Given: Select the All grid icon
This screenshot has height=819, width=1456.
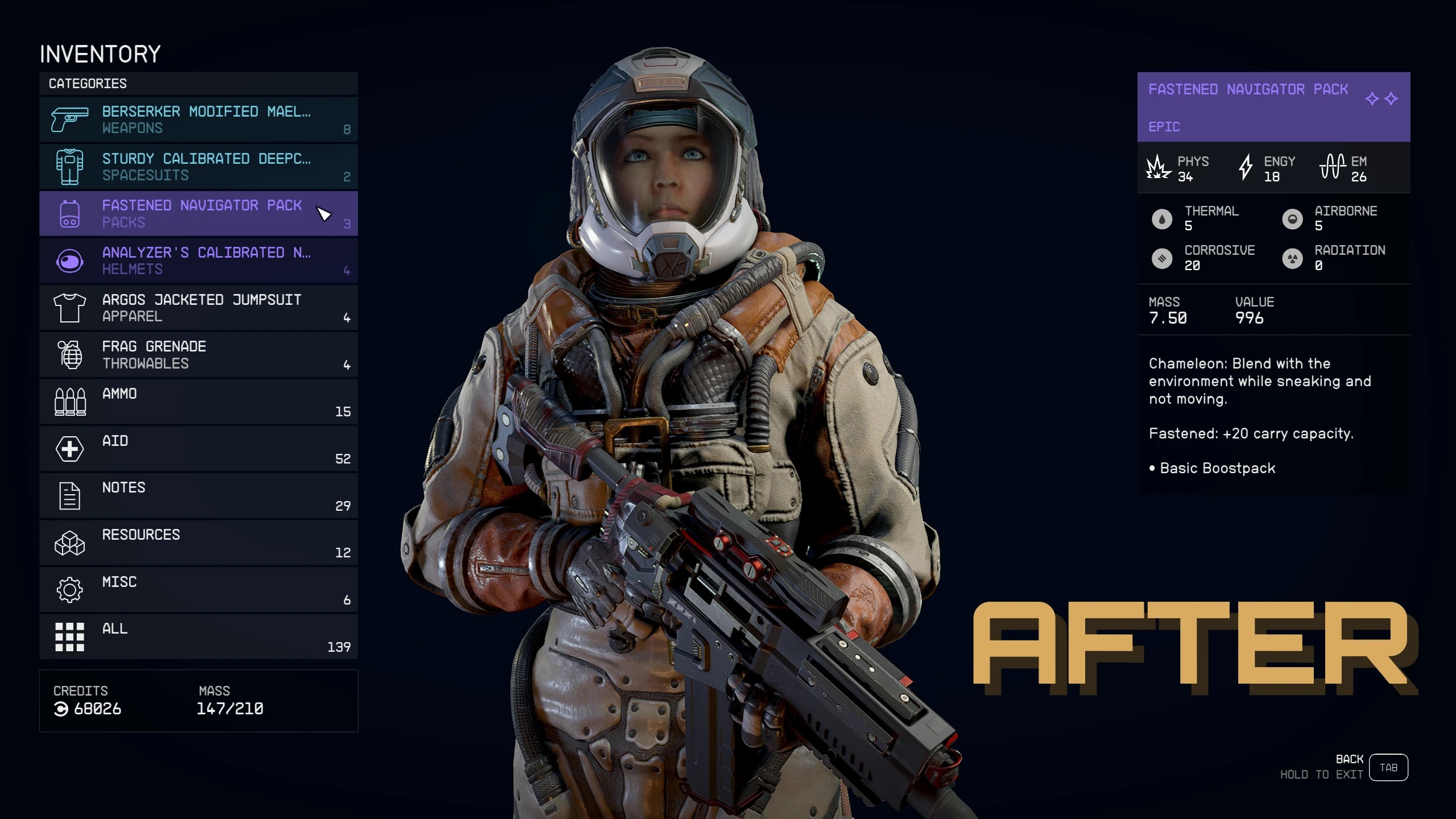Looking at the screenshot, I should coord(68,636).
